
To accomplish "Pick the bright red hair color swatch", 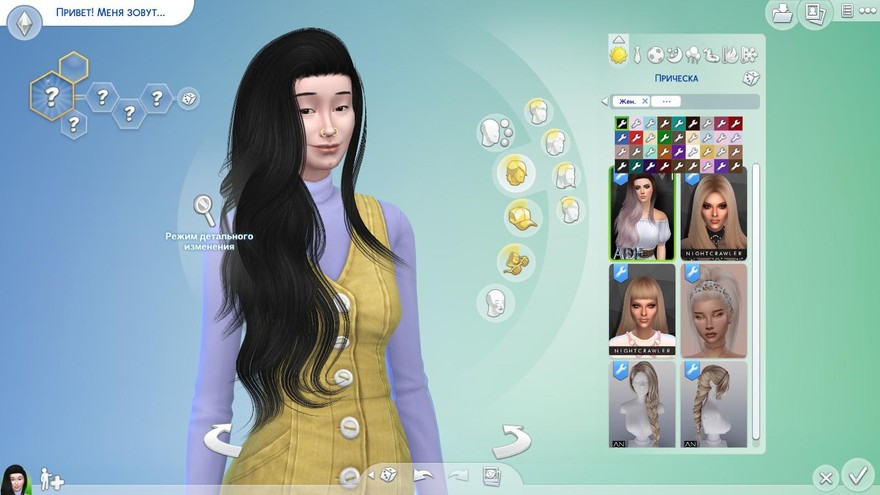I will tap(635, 137).
